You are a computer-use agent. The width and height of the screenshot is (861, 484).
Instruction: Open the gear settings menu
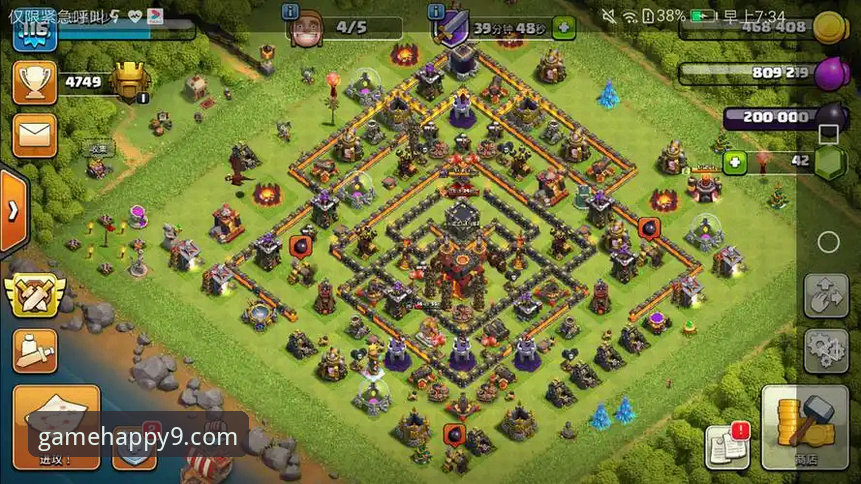(826, 350)
